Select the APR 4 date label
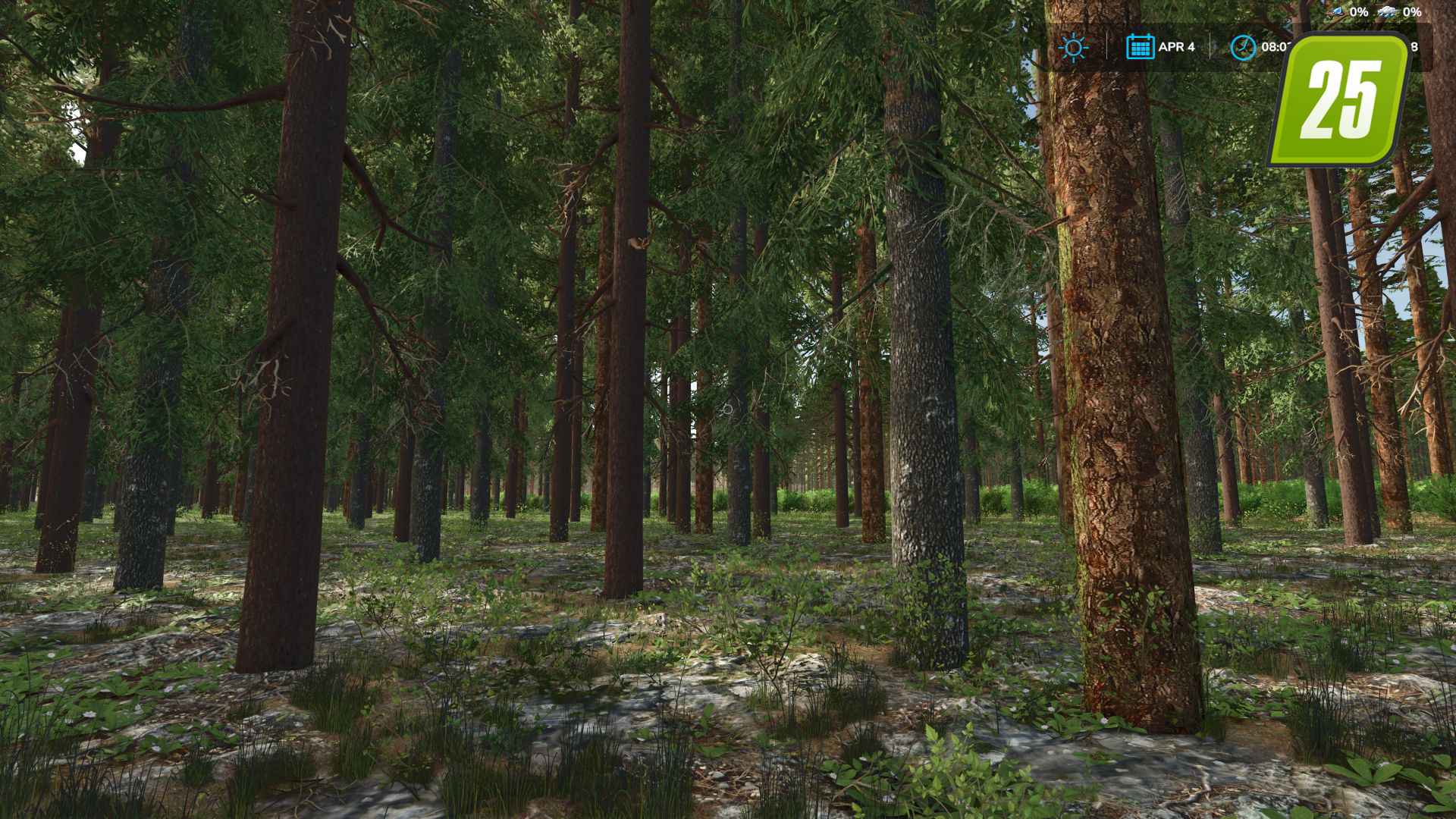Image resolution: width=1456 pixels, height=819 pixels. (x=1177, y=46)
